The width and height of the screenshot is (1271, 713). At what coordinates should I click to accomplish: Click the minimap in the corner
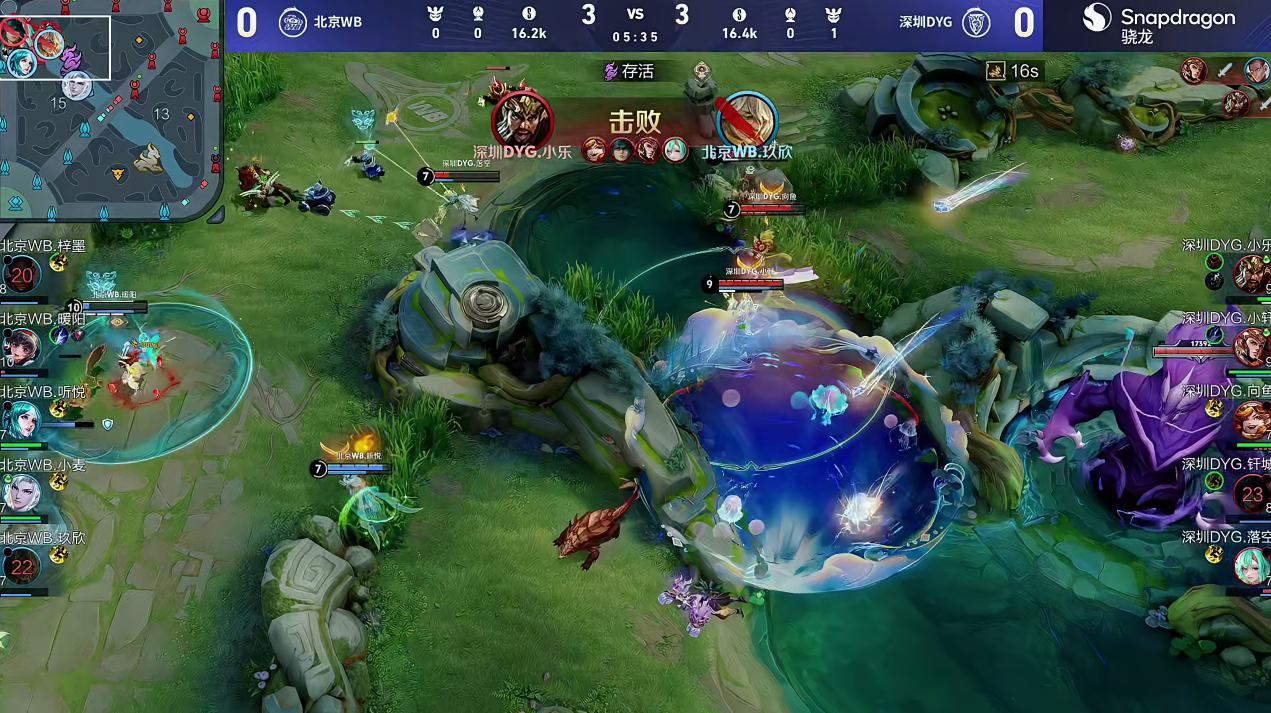(x=110, y=110)
